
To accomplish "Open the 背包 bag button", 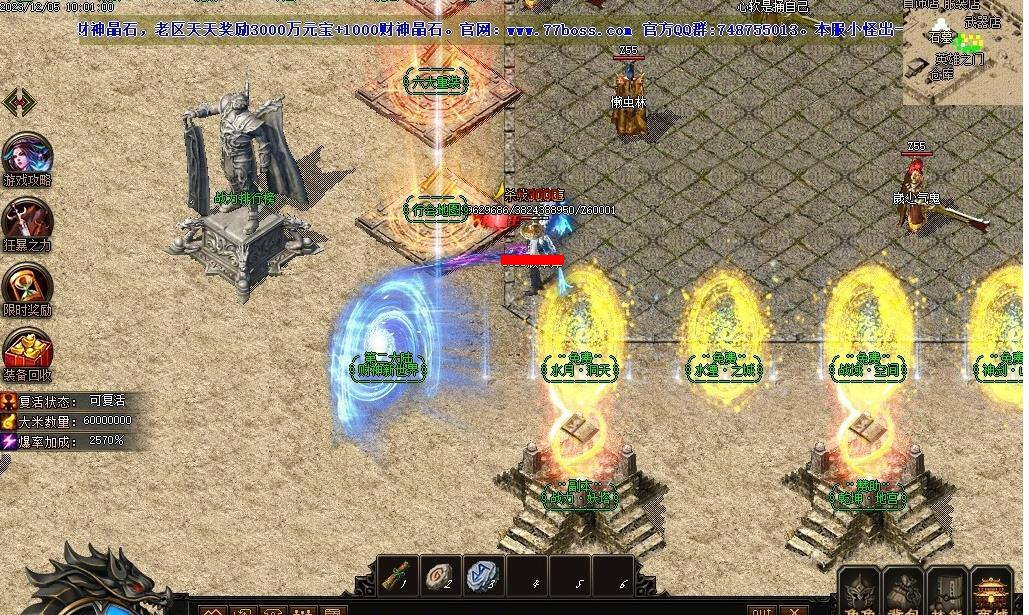I will click(903, 592).
